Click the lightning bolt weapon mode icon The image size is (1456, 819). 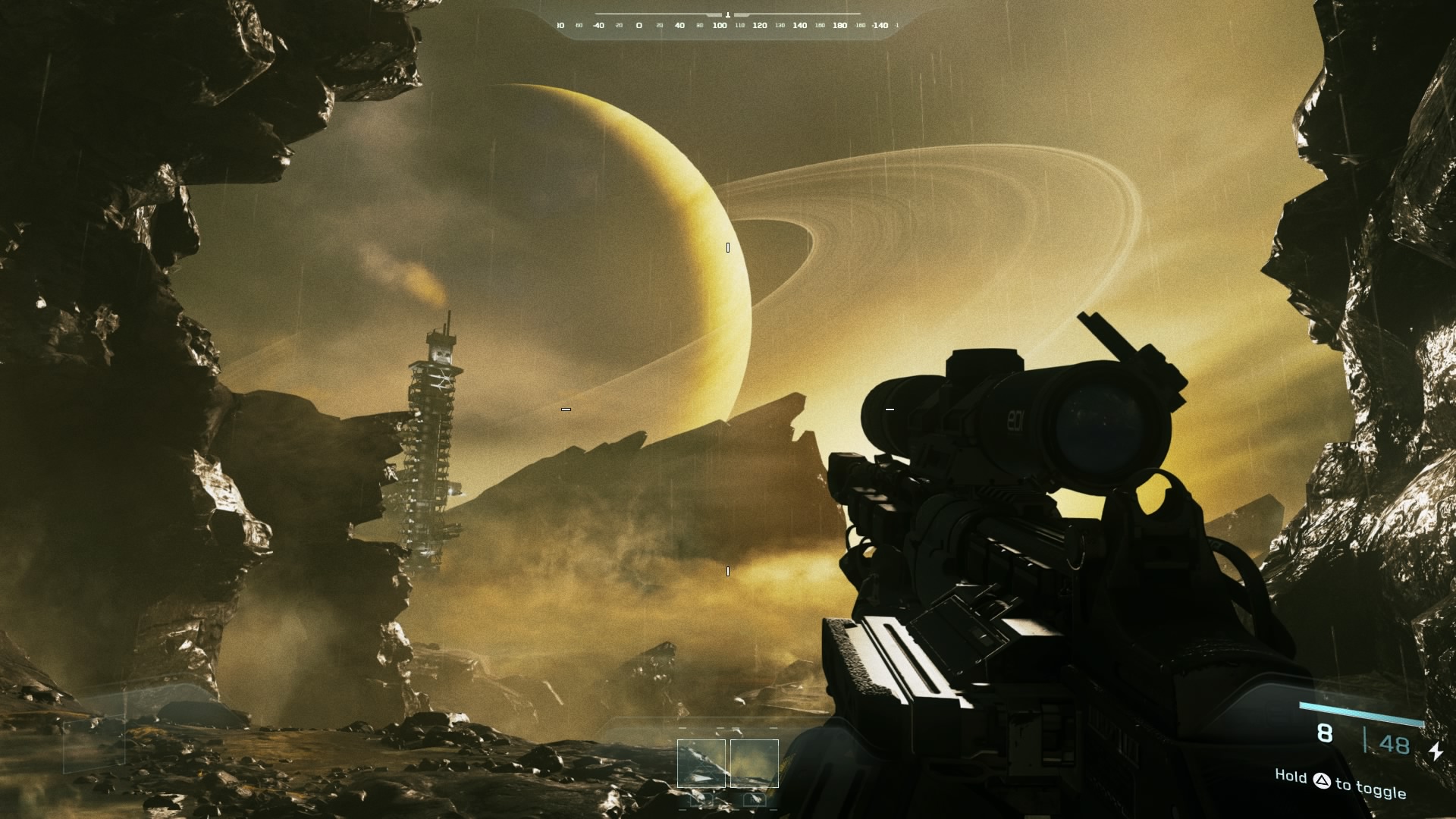1436,751
